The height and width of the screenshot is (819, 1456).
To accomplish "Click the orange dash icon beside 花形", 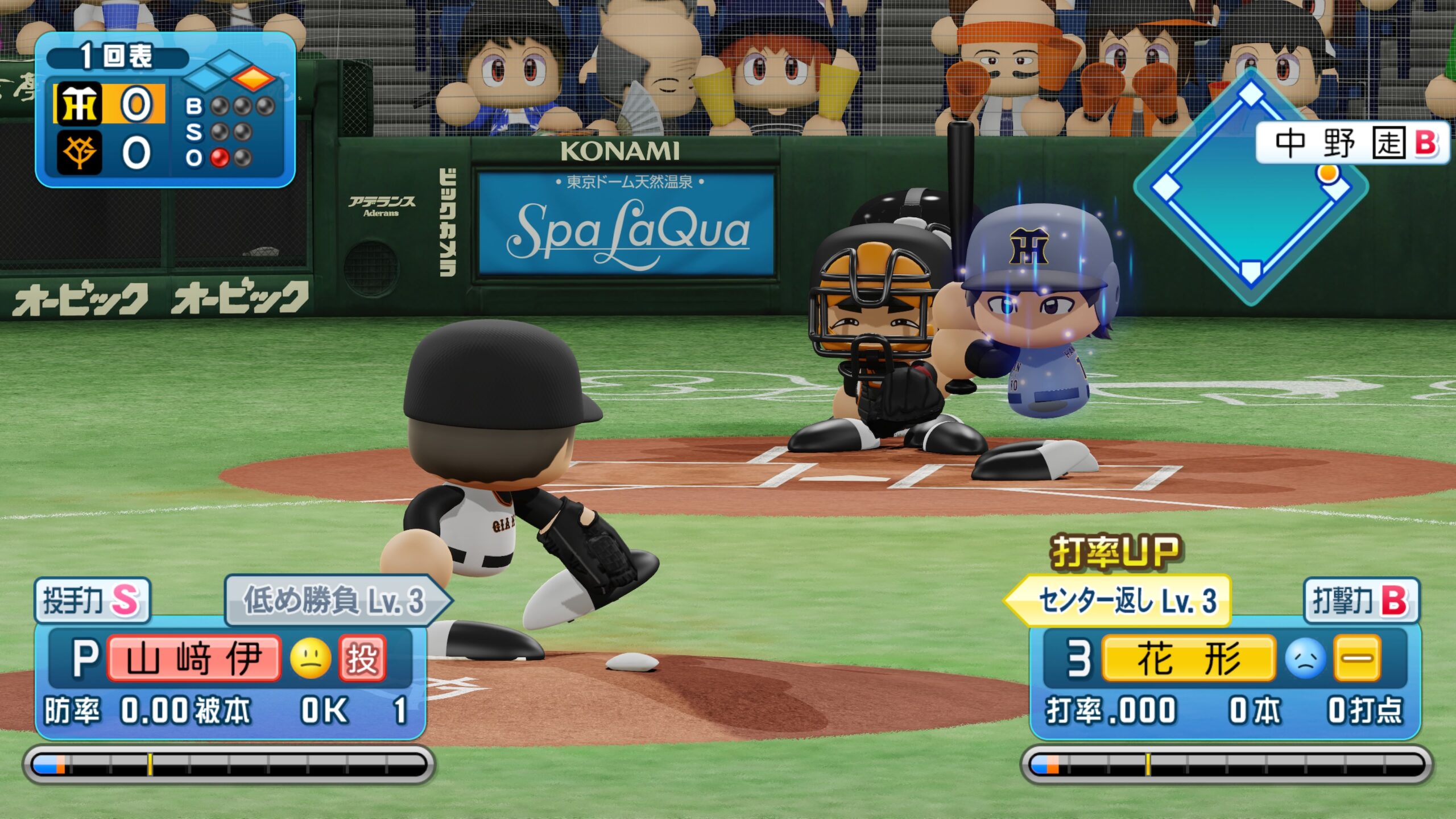I will (x=1357, y=659).
